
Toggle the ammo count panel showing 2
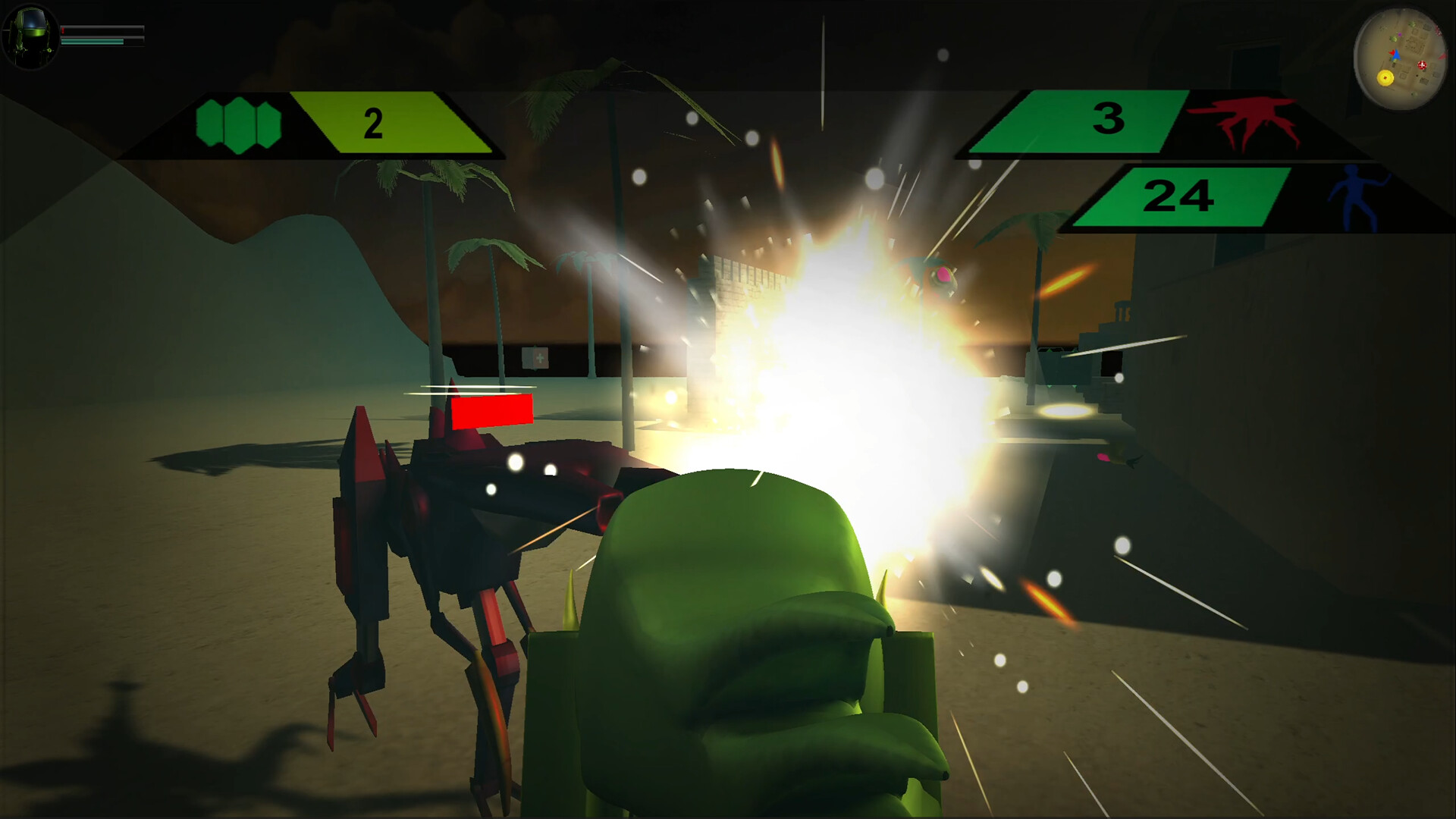tap(372, 121)
